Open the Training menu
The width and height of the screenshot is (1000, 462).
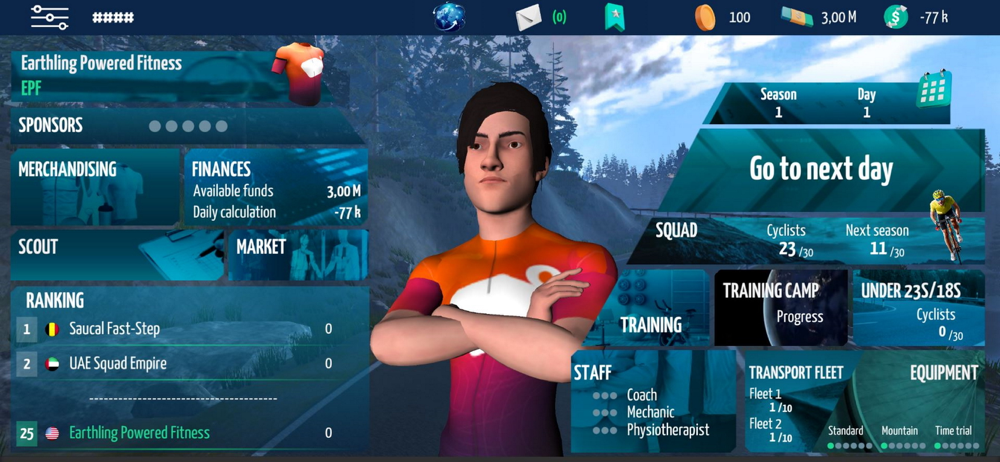click(650, 308)
